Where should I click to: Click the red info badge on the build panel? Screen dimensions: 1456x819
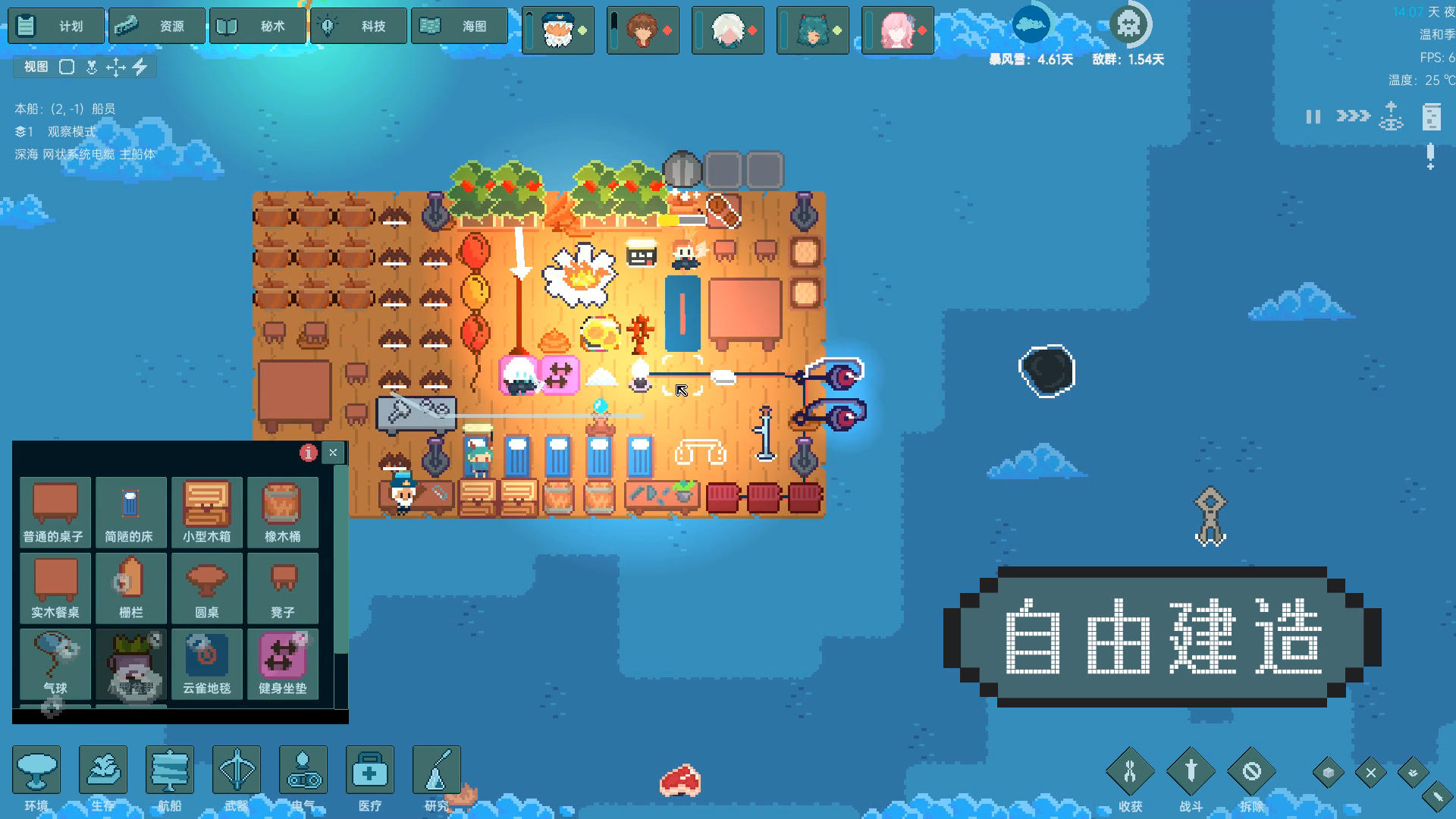pyautogui.click(x=307, y=452)
